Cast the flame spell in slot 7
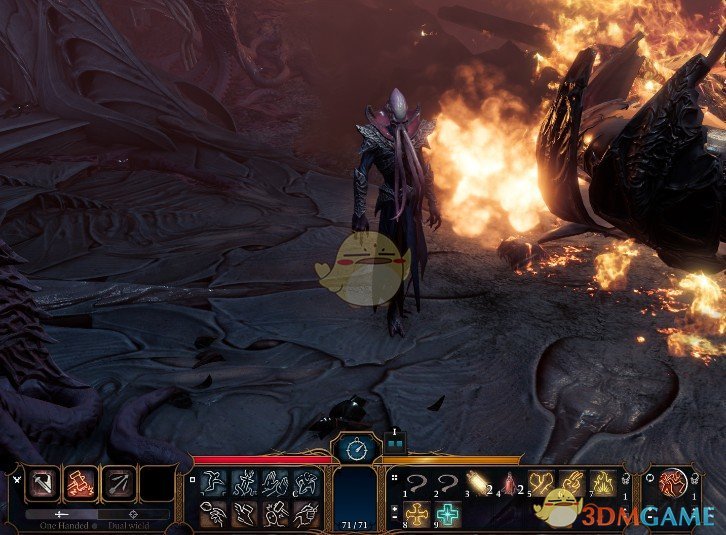Screen dimensions: 726x535 tap(602, 483)
